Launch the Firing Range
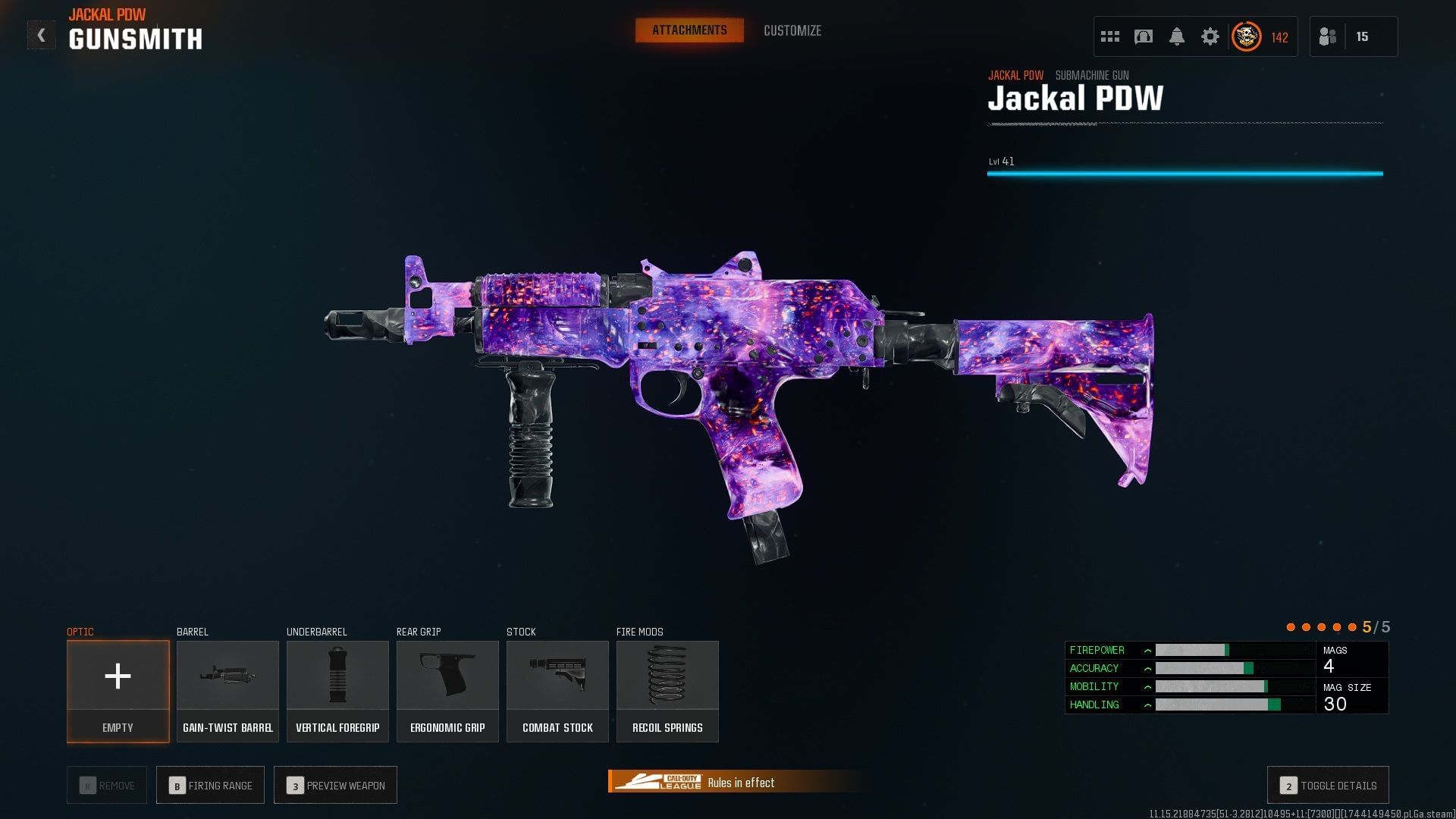This screenshot has width=1456, height=819. [x=210, y=786]
